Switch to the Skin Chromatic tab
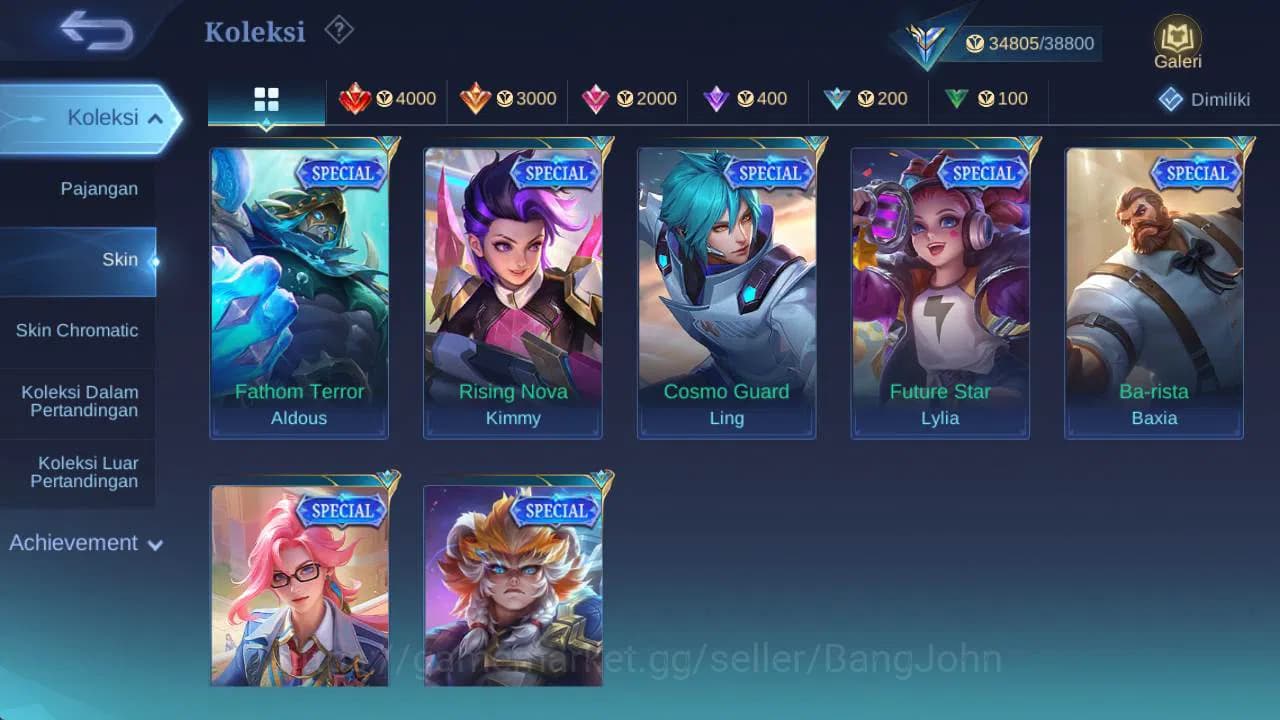 pos(78,331)
